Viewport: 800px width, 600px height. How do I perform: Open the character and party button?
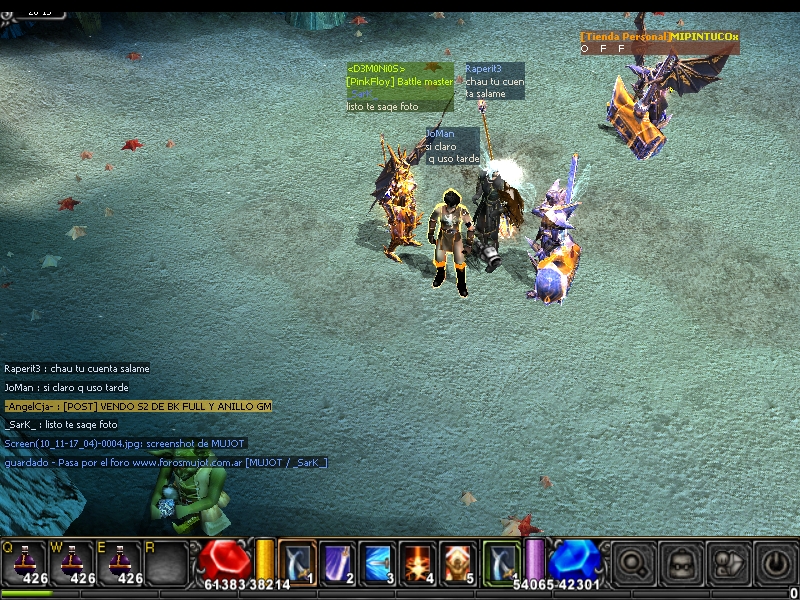[x=727, y=564]
